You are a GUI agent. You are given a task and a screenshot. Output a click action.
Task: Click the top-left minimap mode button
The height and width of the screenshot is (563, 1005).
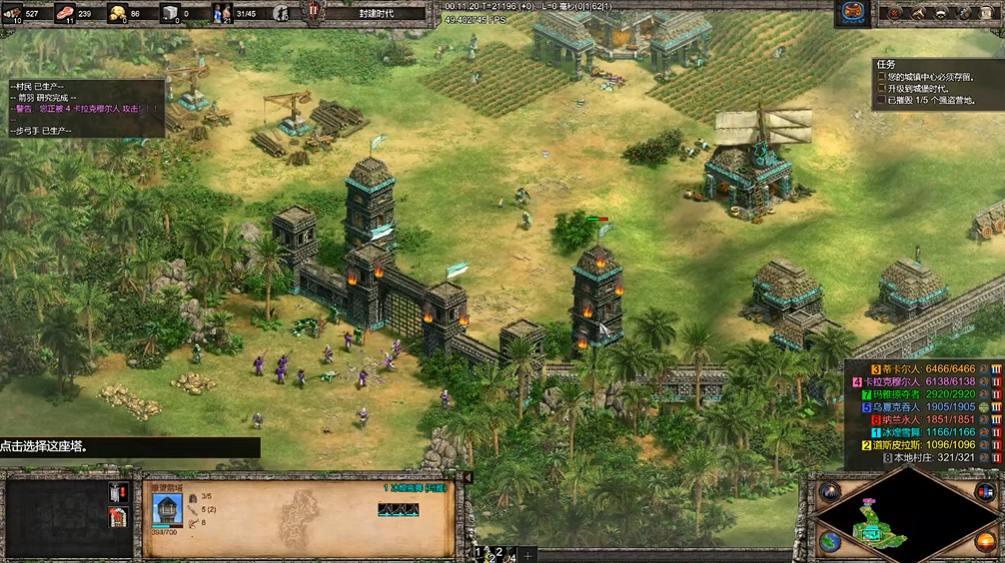coord(829,491)
